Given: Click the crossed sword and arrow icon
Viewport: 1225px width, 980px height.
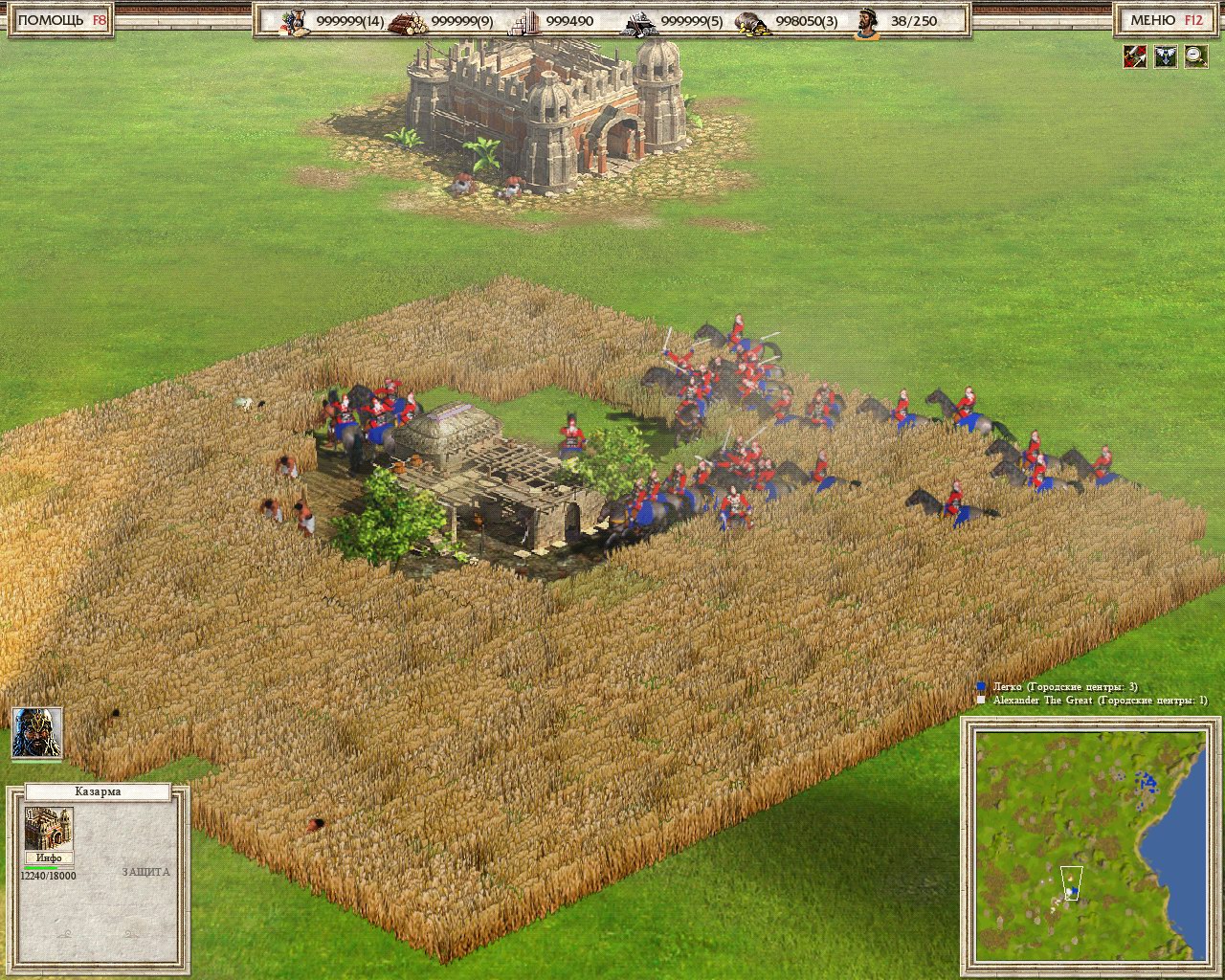Looking at the screenshot, I should pos(1135,56).
